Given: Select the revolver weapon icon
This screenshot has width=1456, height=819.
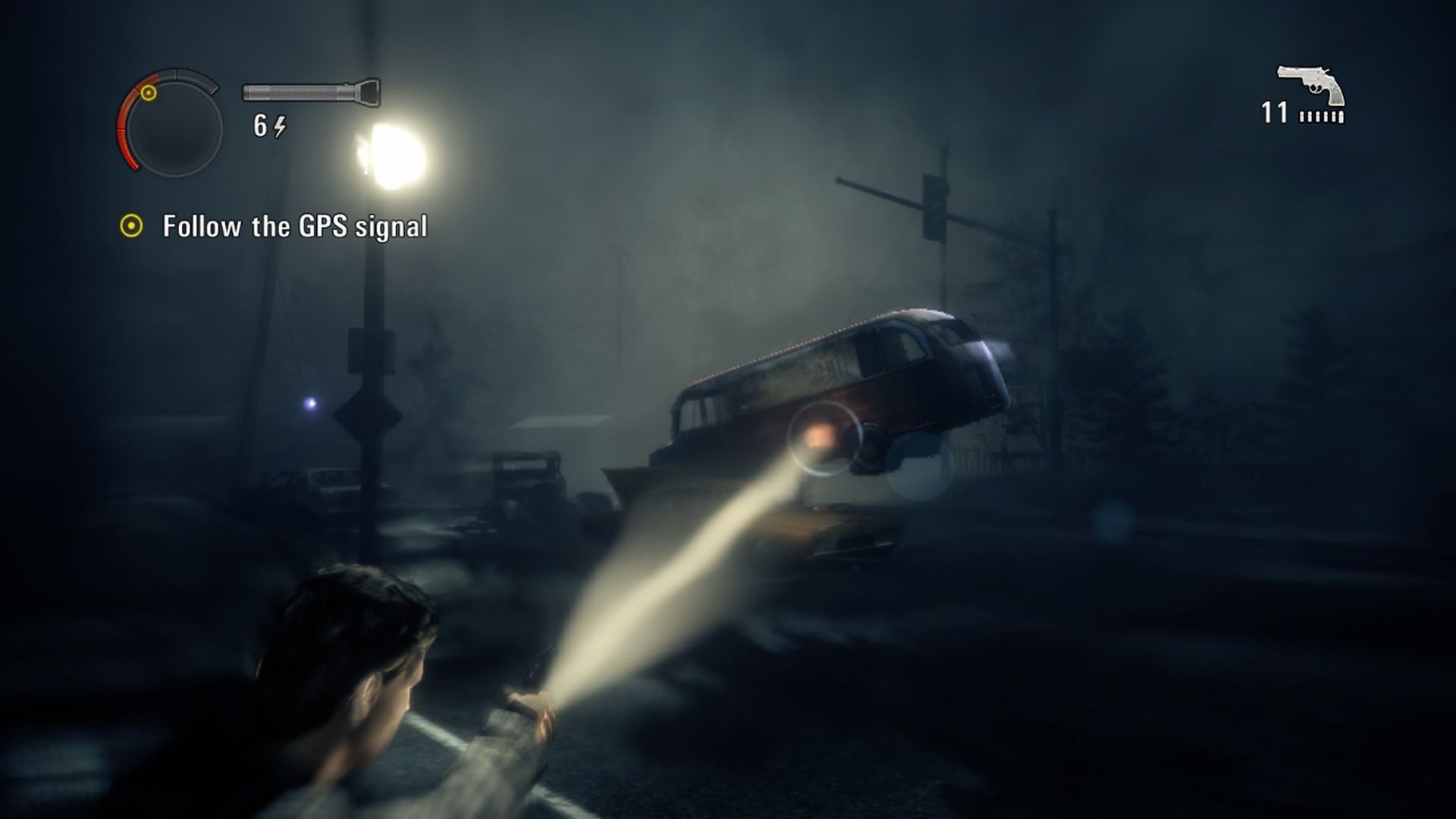Looking at the screenshot, I should pos(1311,84).
